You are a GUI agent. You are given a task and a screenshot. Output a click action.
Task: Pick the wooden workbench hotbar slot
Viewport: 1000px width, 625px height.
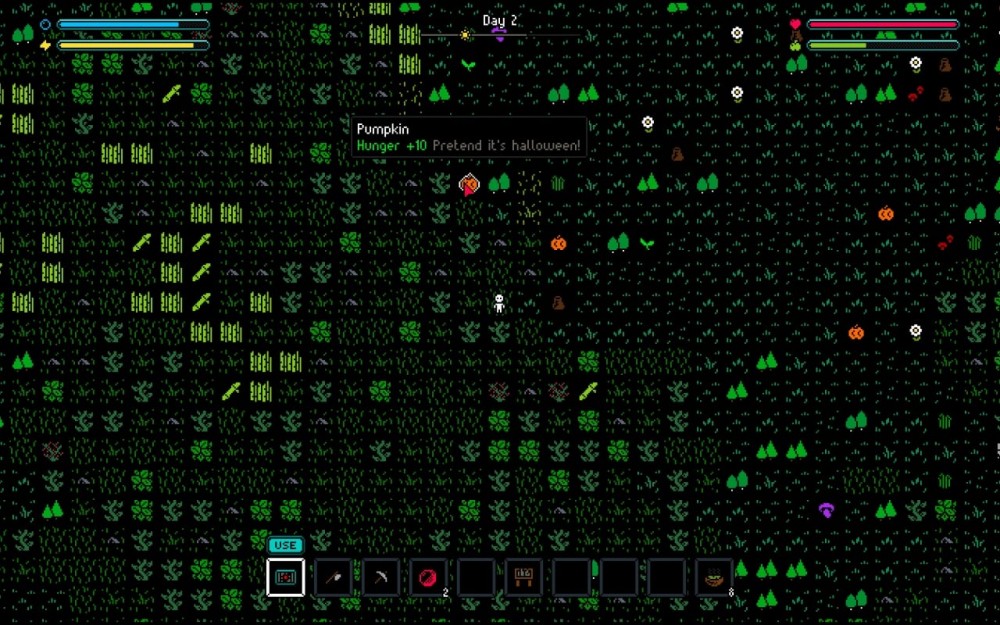click(523, 577)
